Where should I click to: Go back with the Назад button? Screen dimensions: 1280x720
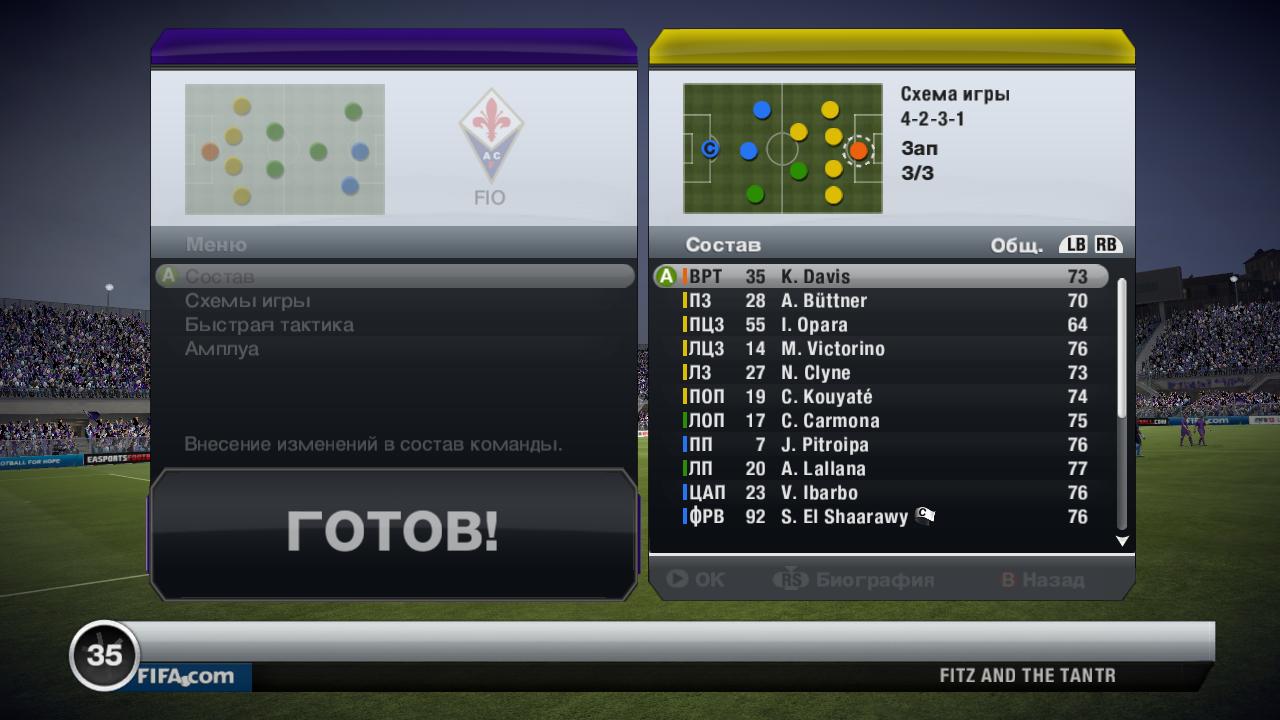click(1043, 579)
